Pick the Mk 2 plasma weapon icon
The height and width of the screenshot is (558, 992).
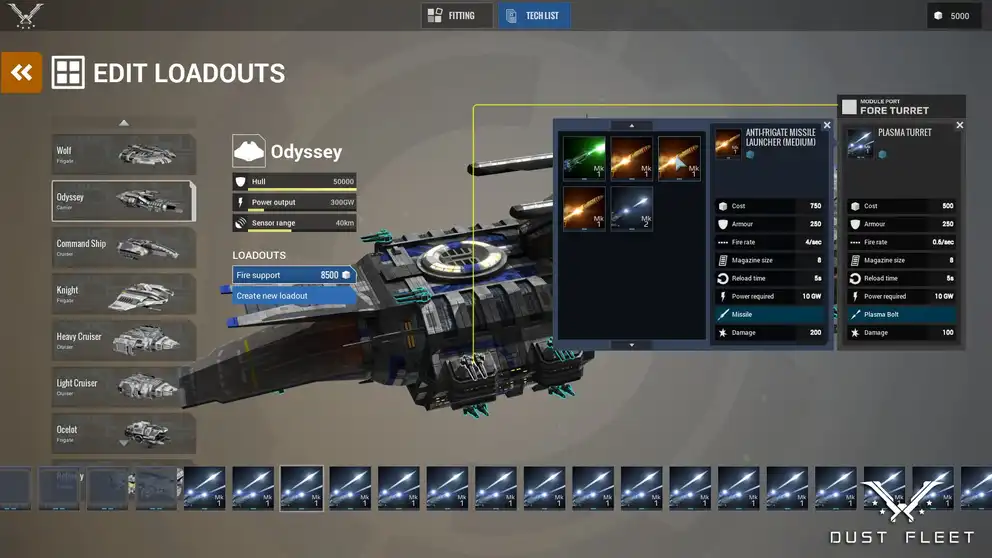click(632, 208)
